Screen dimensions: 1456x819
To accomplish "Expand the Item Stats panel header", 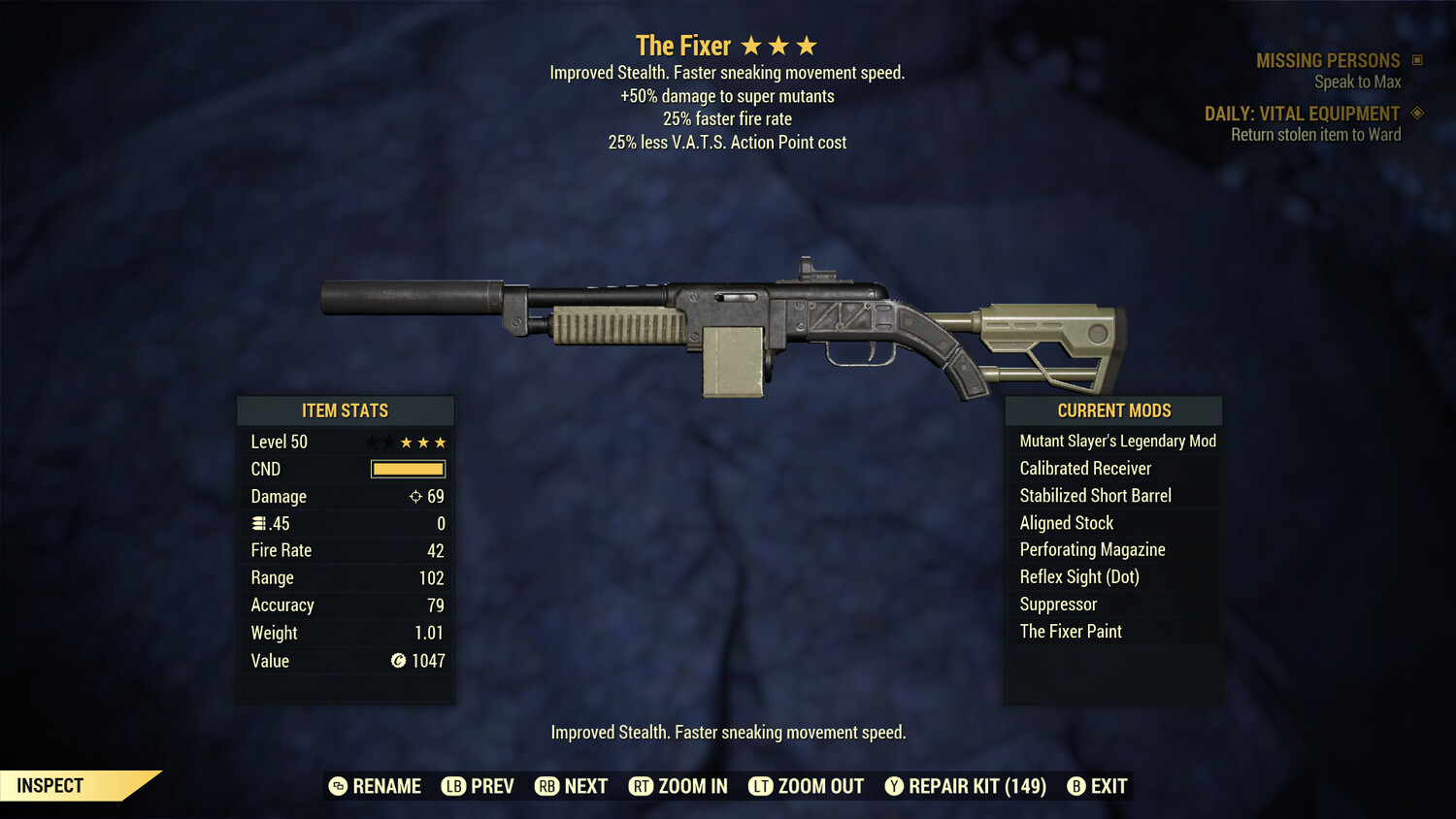I will (x=346, y=410).
